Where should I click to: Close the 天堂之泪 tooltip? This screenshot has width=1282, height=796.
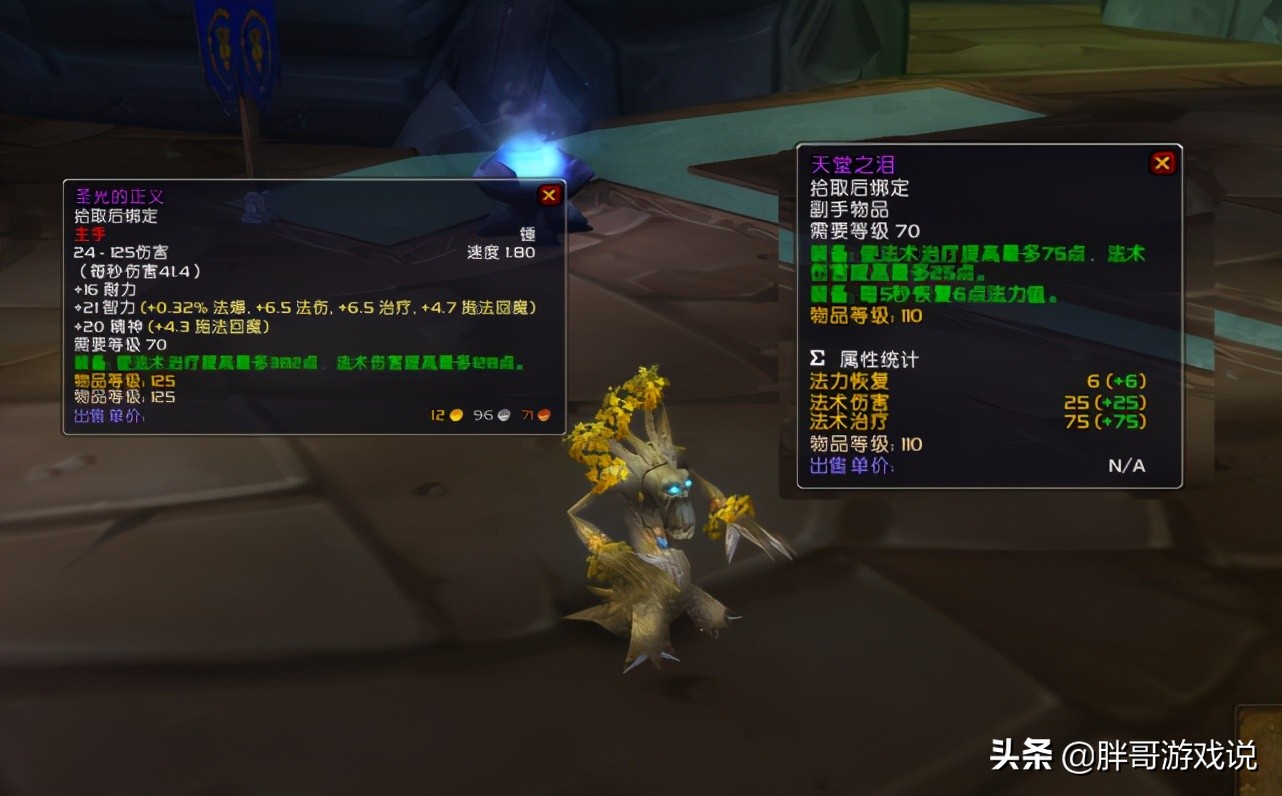(1162, 162)
